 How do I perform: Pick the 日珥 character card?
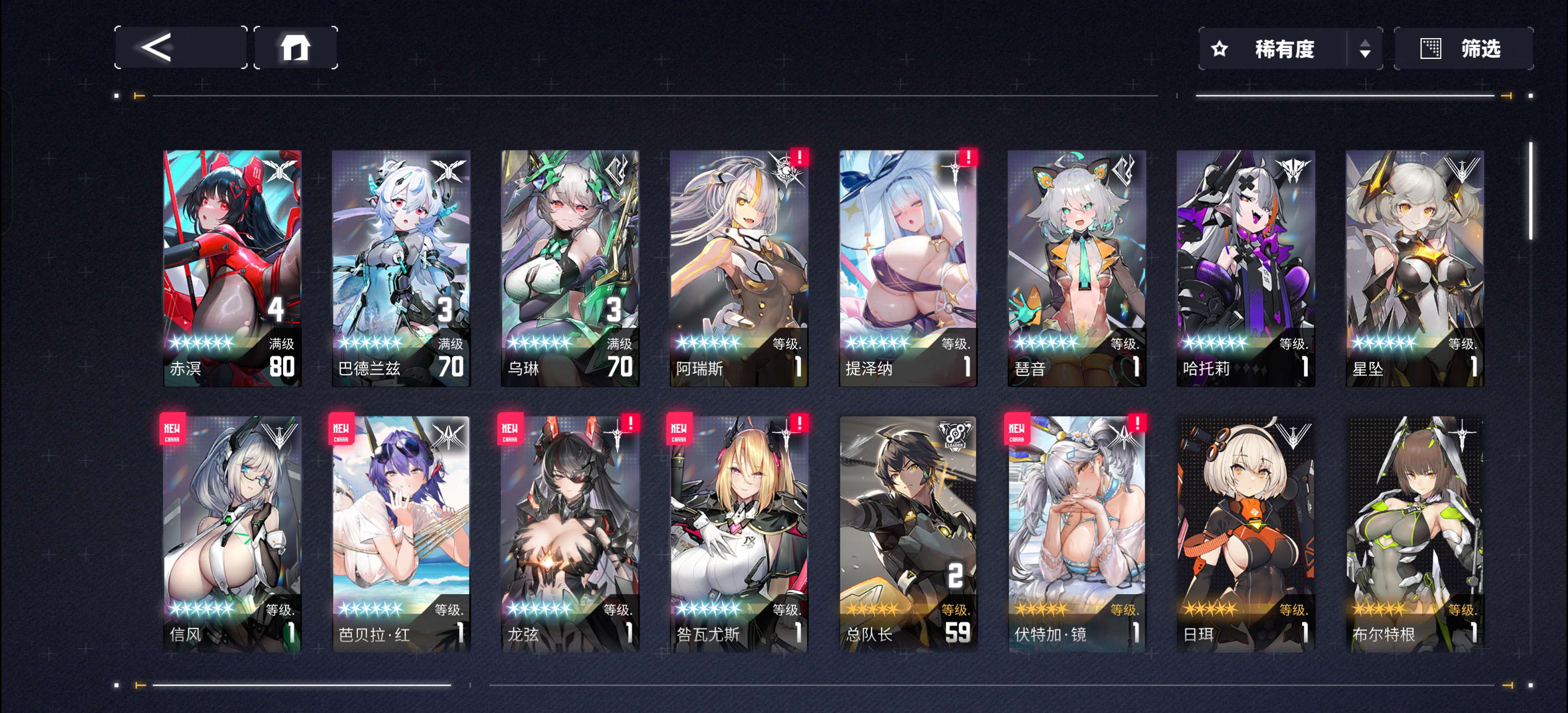click(x=1245, y=534)
